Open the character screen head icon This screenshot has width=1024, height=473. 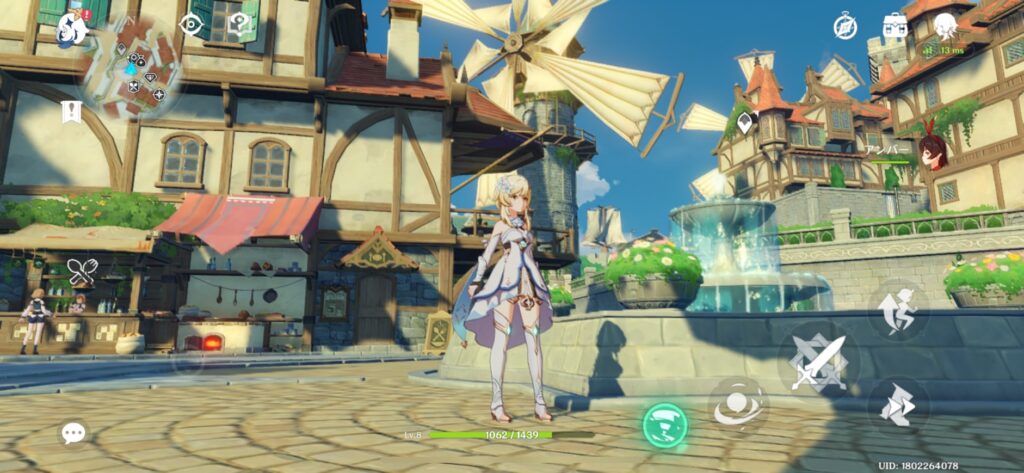[x=945, y=26]
